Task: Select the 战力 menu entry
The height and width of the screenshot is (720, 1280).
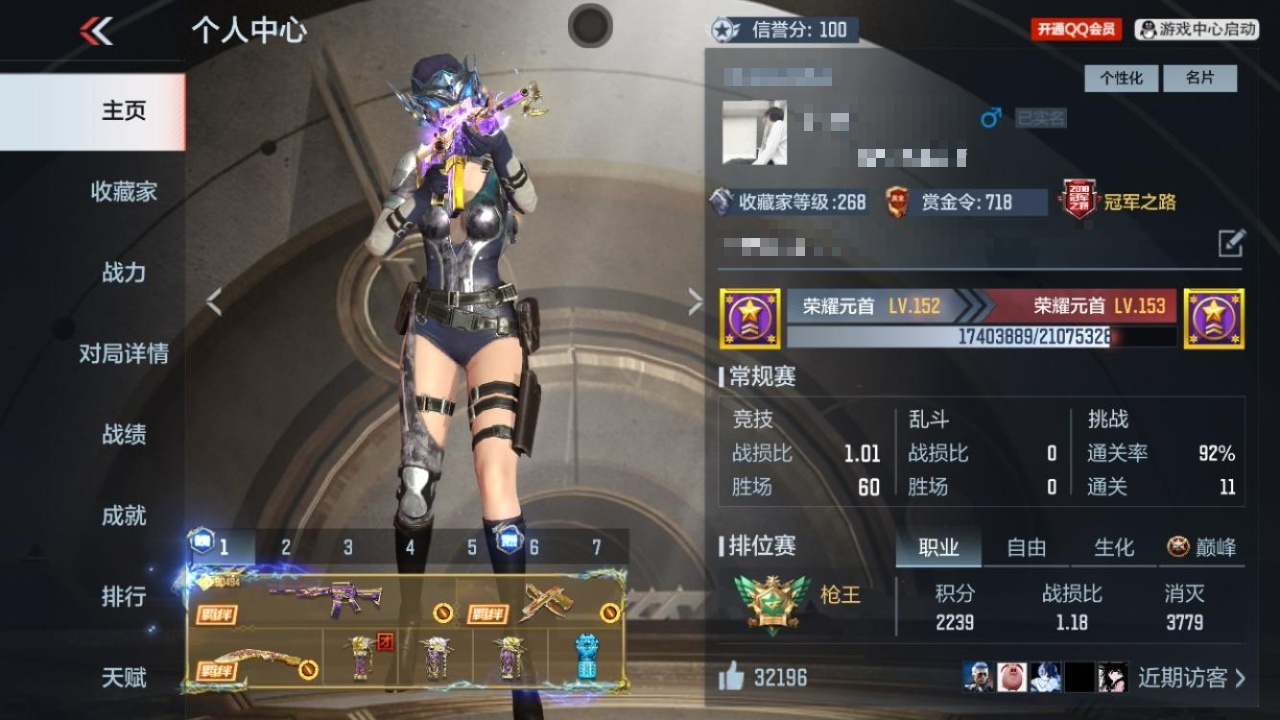Action: (124, 272)
